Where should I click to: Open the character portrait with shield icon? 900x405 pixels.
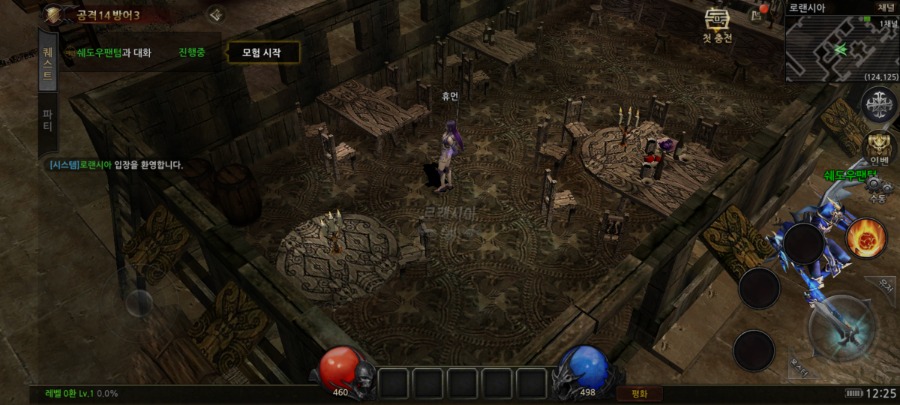coord(53,13)
